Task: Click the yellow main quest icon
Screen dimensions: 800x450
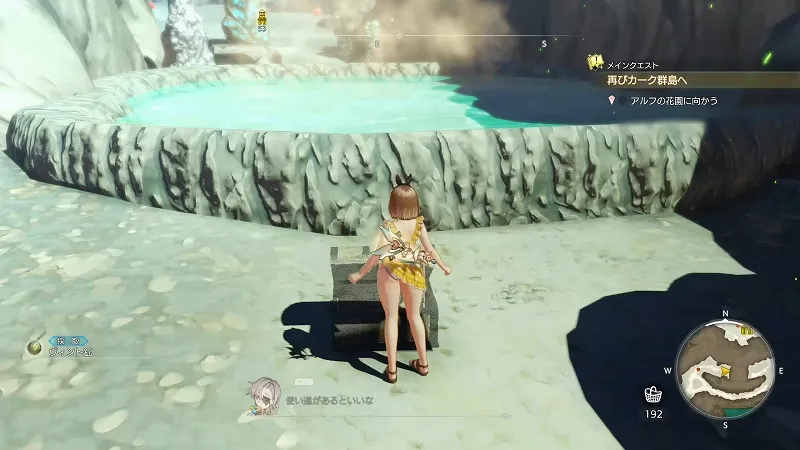Action: click(x=594, y=62)
